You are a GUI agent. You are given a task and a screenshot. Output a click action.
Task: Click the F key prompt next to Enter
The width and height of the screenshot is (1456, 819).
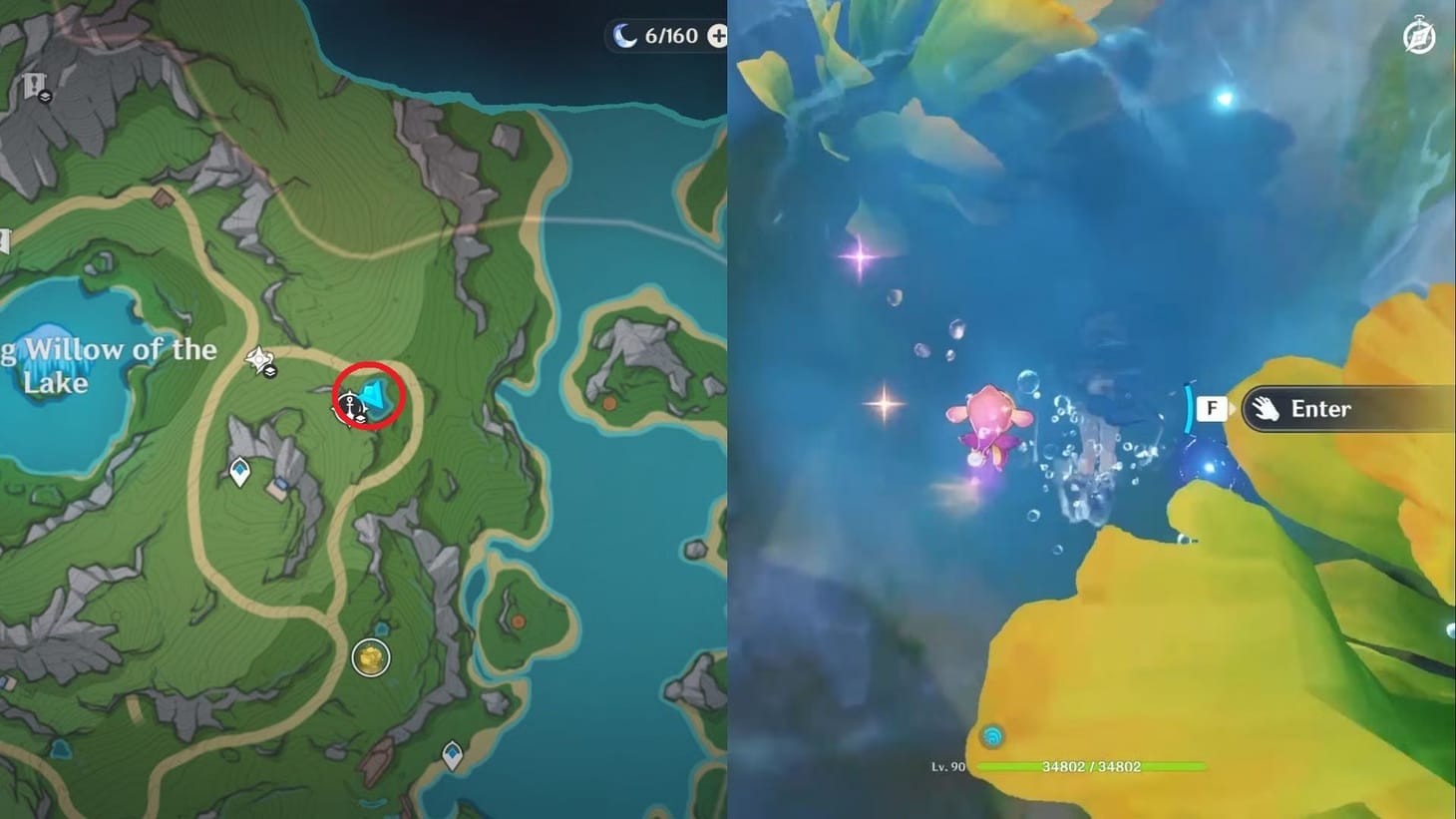click(1212, 408)
